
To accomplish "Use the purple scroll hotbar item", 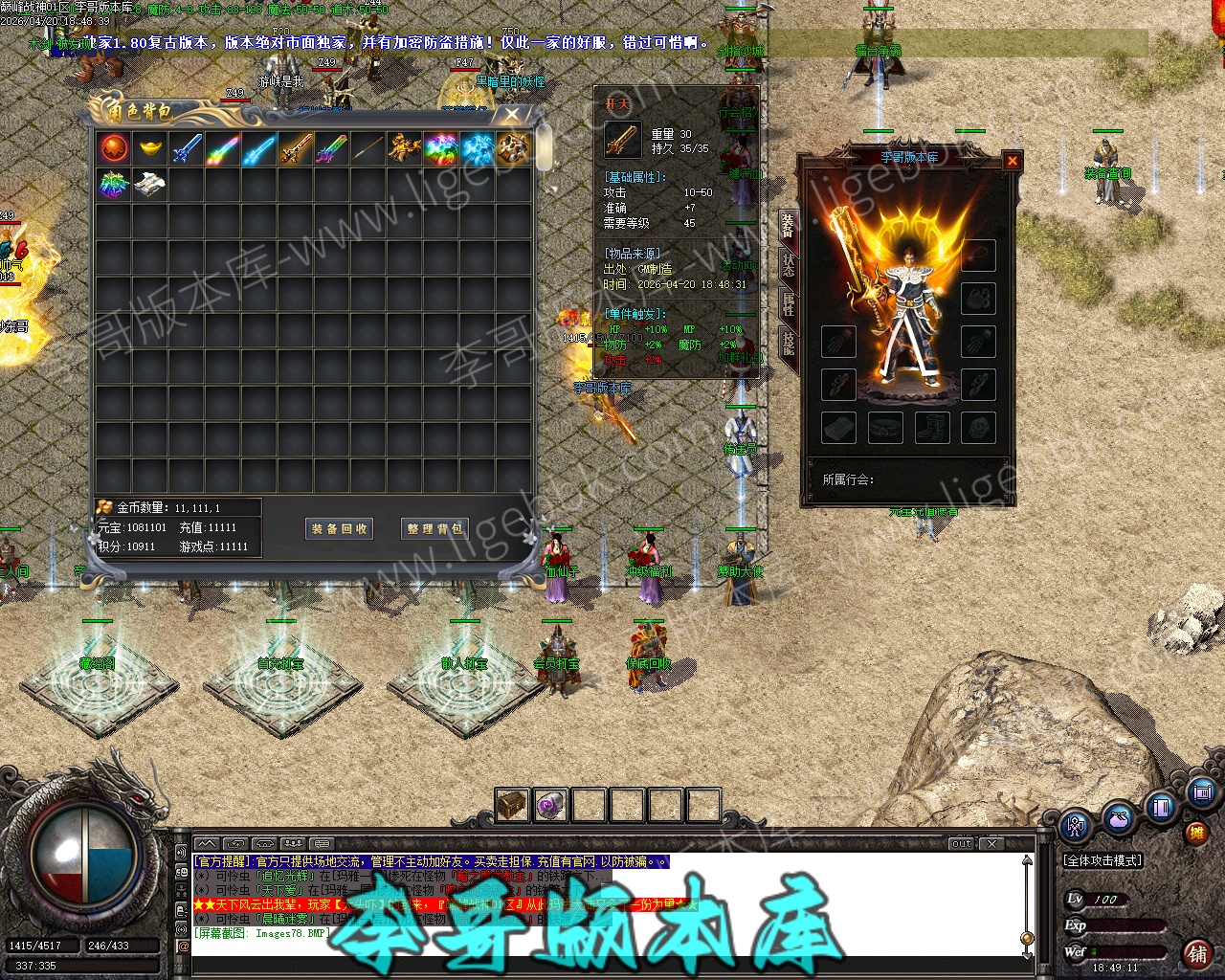I will pos(550,805).
